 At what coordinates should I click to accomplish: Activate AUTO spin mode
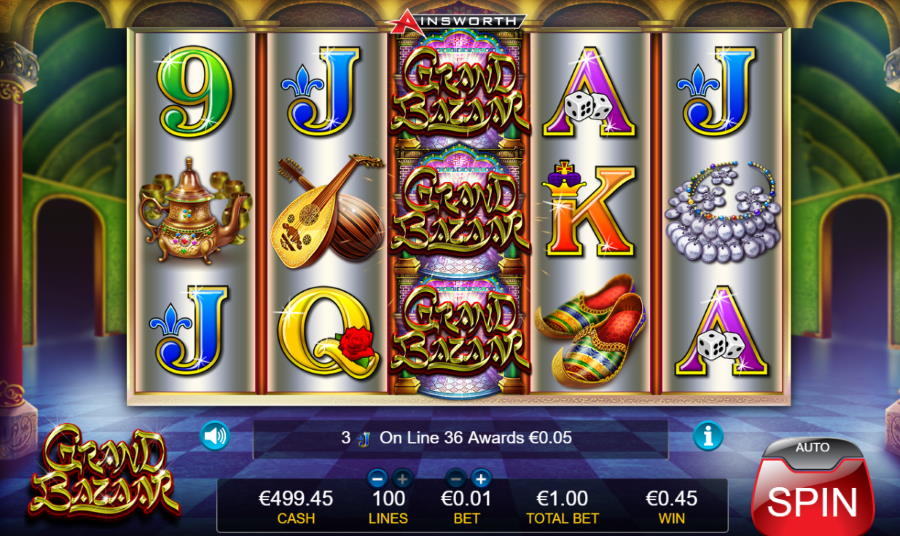[x=811, y=447]
